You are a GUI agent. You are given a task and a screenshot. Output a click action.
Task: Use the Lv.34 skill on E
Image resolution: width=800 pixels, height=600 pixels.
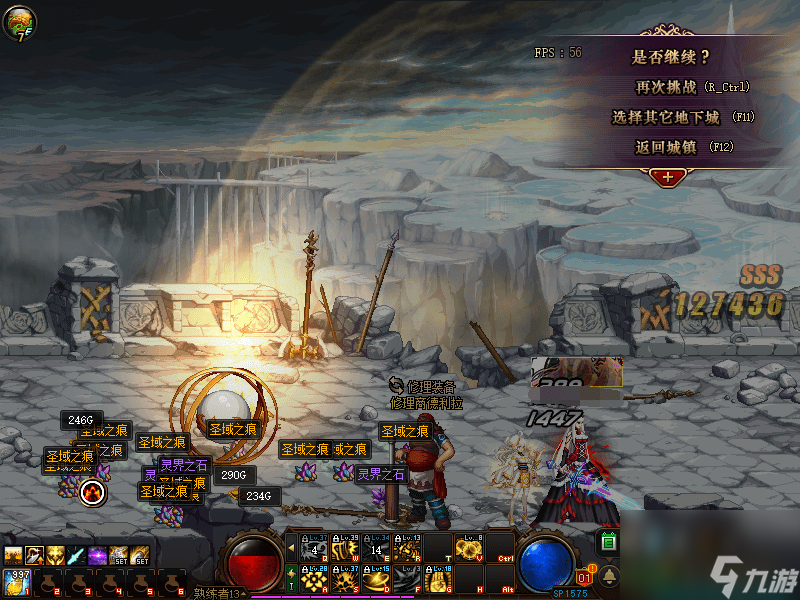click(377, 548)
